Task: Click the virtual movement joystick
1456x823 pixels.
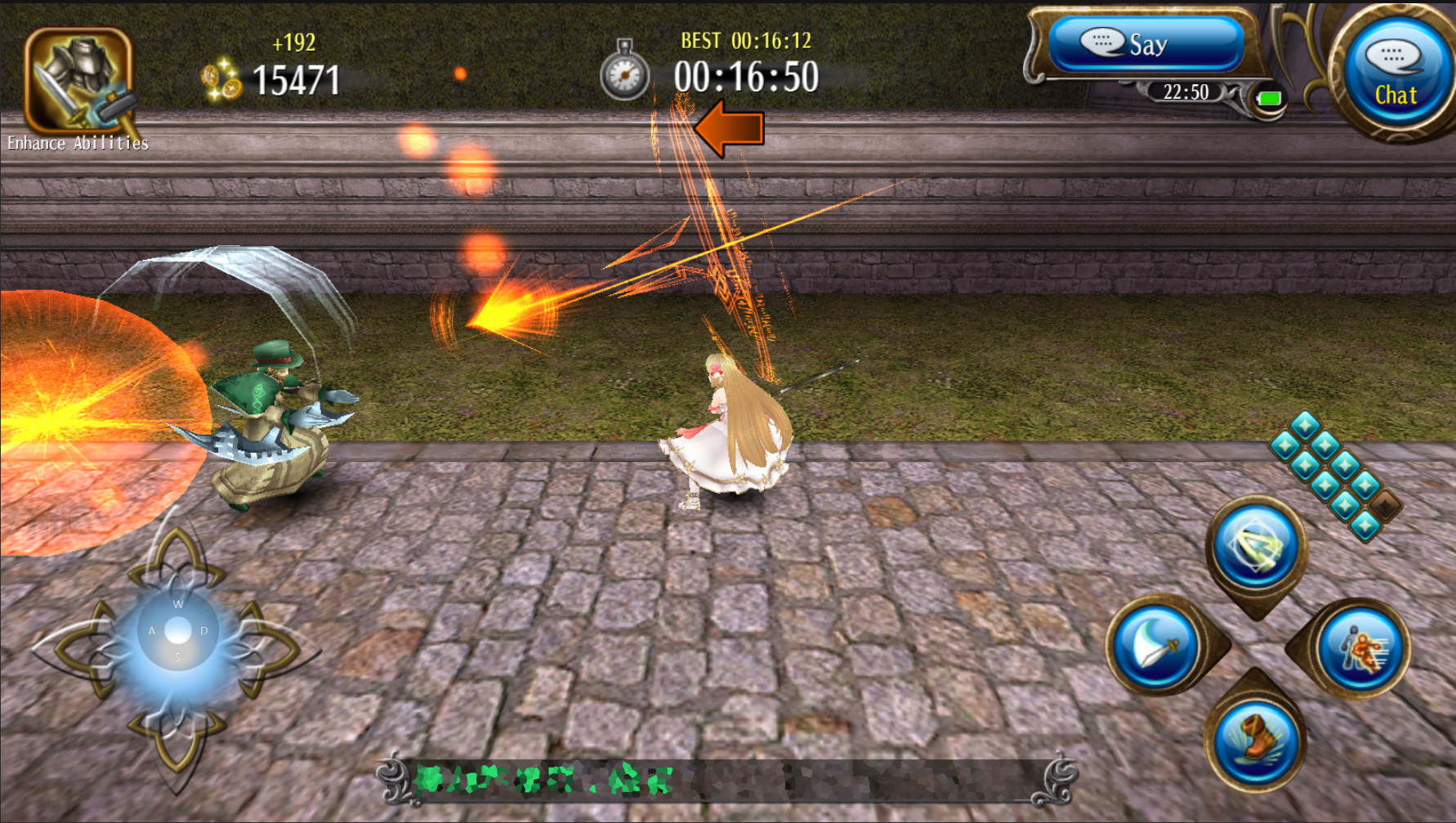Action: click(177, 631)
